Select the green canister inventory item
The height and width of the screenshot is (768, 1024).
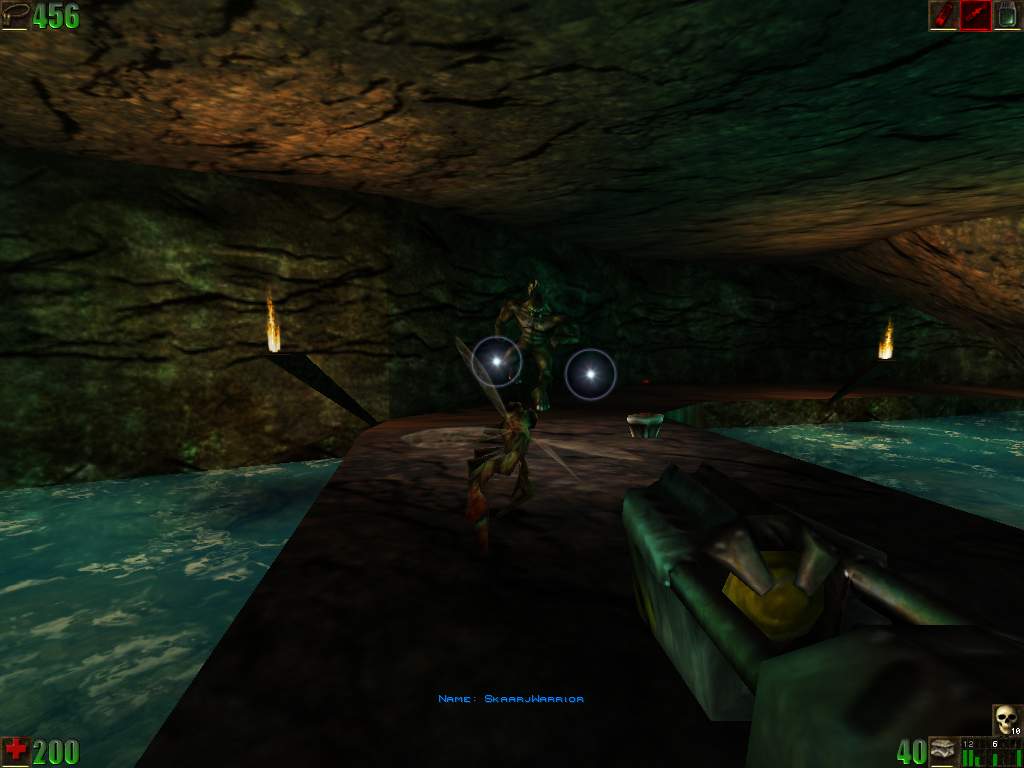(x=1007, y=15)
